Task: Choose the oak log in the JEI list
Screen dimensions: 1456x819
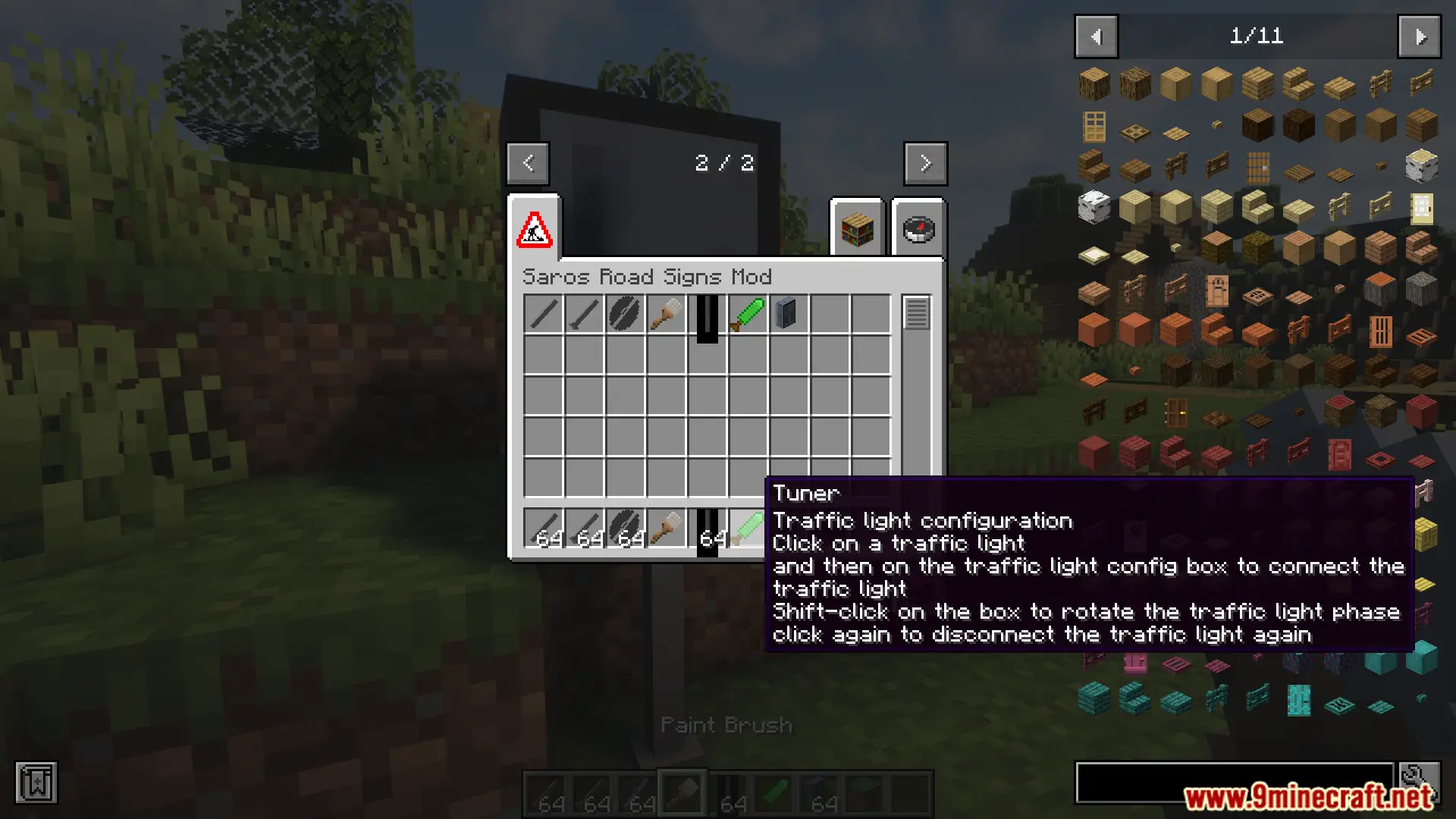Action: (1094, 84)
